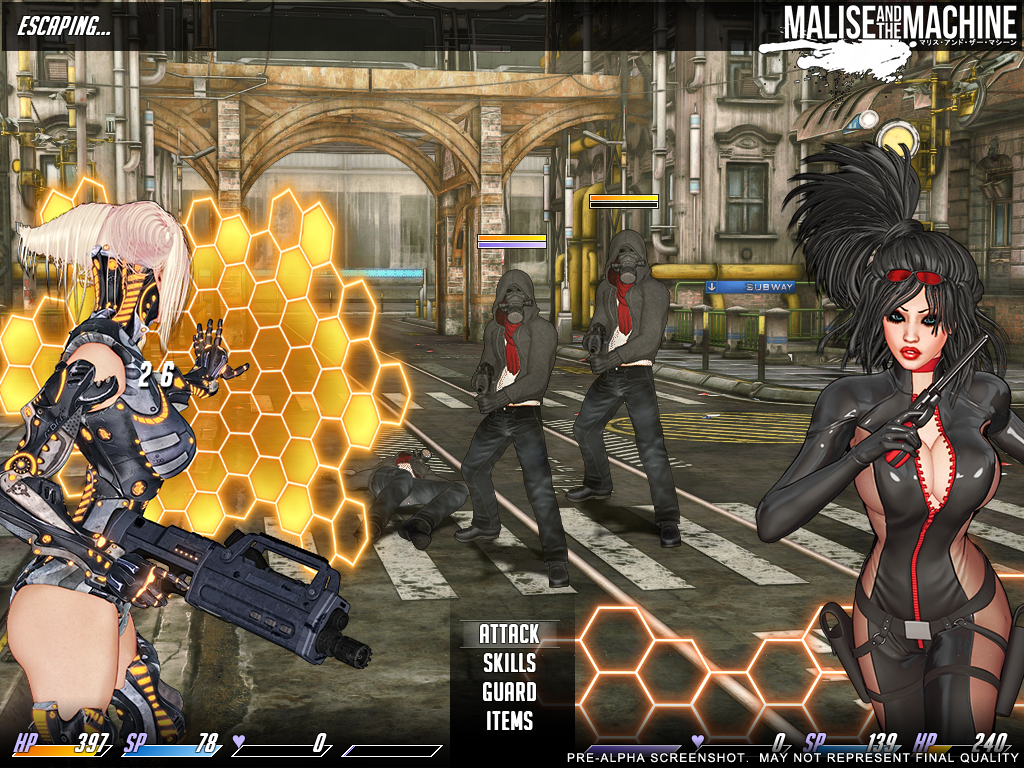Open the Skills command menu
1024x768 pixels.
coord(509,663)
